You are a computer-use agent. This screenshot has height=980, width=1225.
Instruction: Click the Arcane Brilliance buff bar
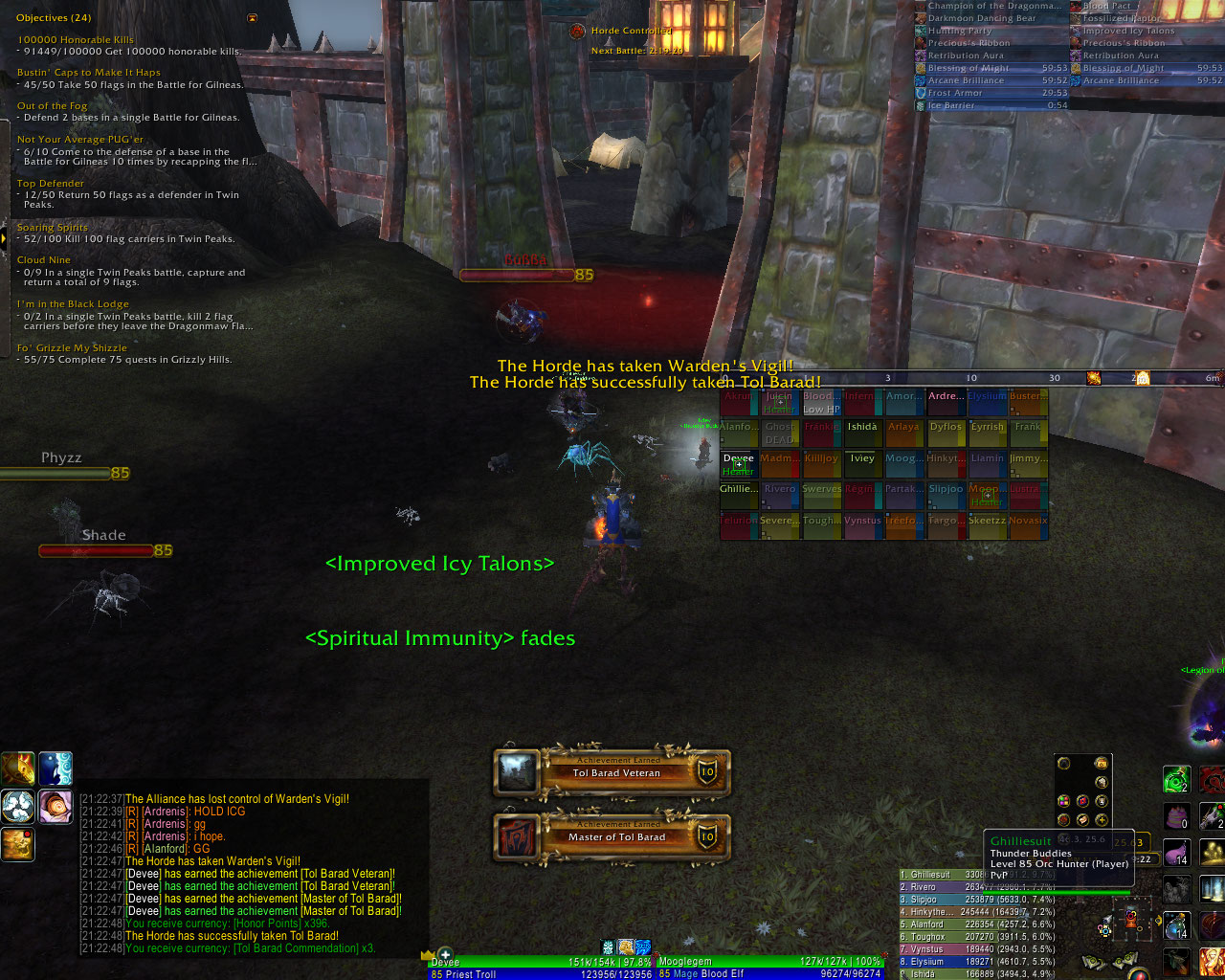pyautogui.click(x=991, y=80)
